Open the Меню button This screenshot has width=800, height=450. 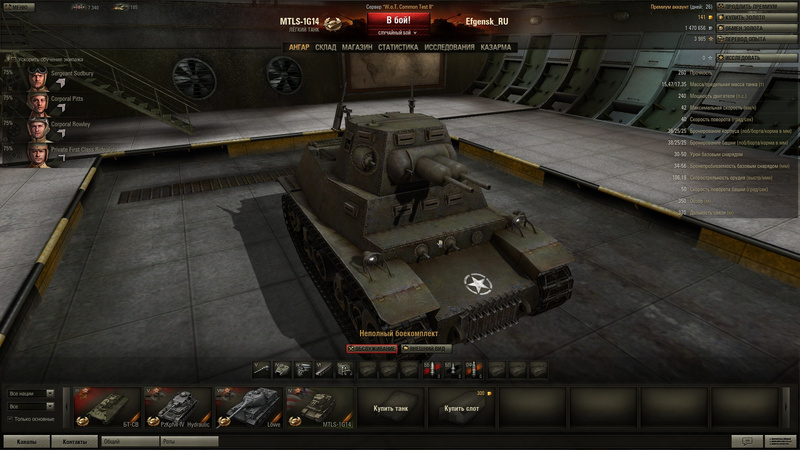point(22,6)
